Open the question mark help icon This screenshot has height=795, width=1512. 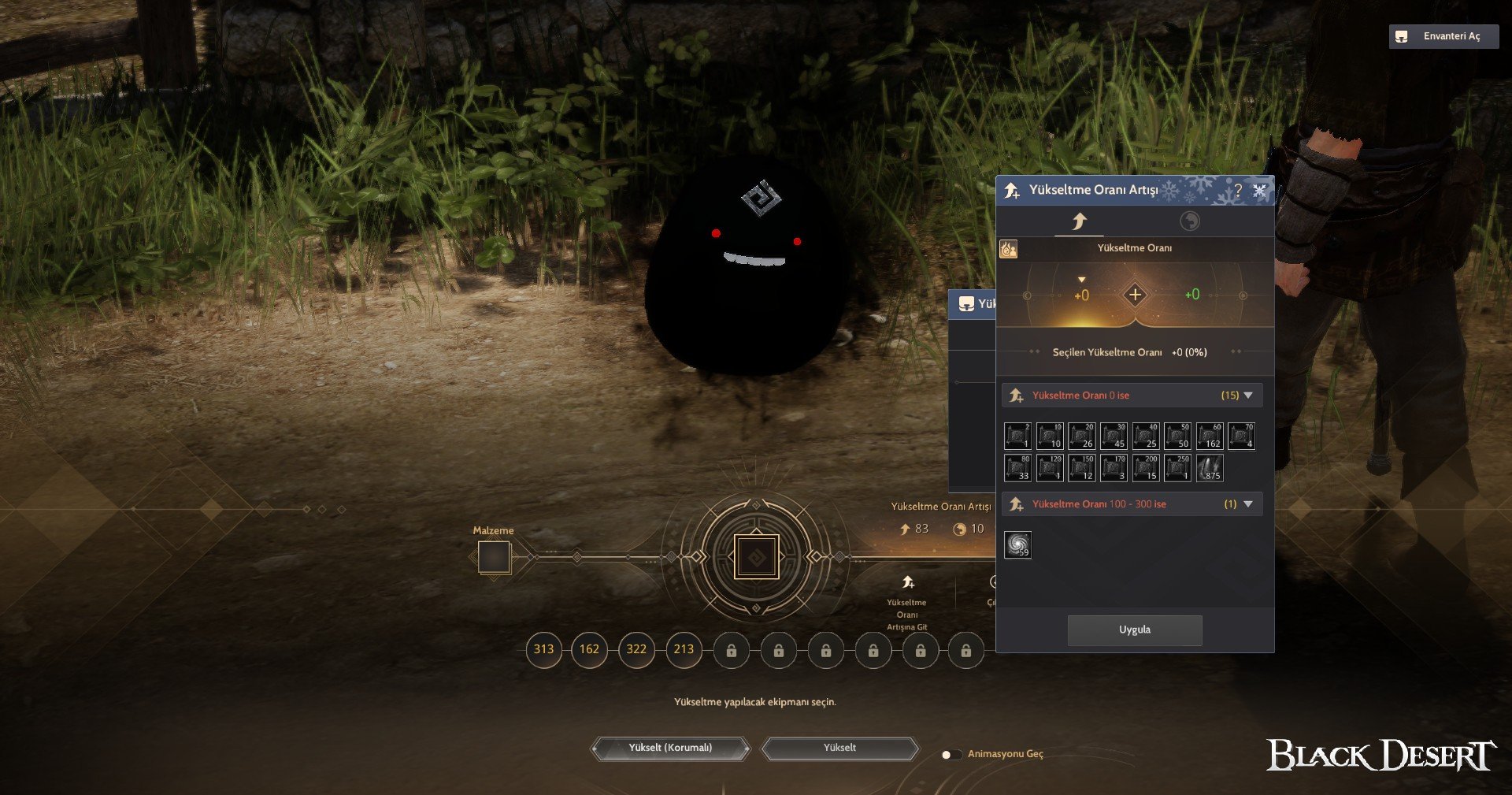(x=1238, y=190)
